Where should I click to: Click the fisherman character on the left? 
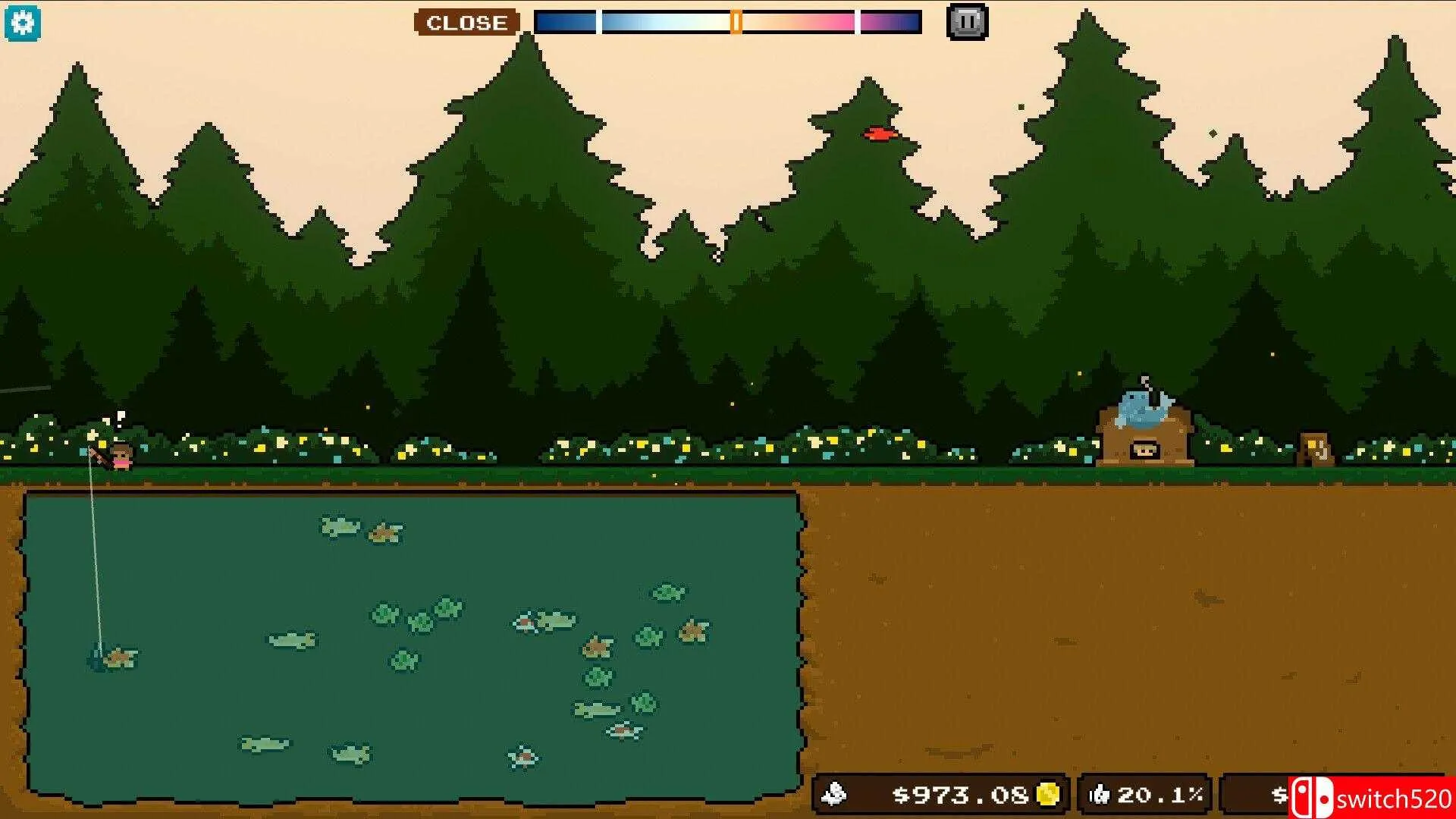(x=121, y=455)
